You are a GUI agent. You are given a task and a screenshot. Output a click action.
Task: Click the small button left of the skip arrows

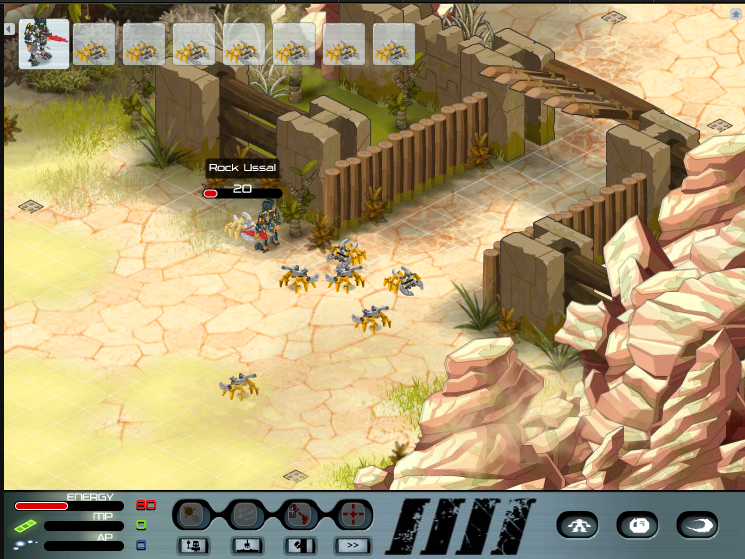coord(299,545)
